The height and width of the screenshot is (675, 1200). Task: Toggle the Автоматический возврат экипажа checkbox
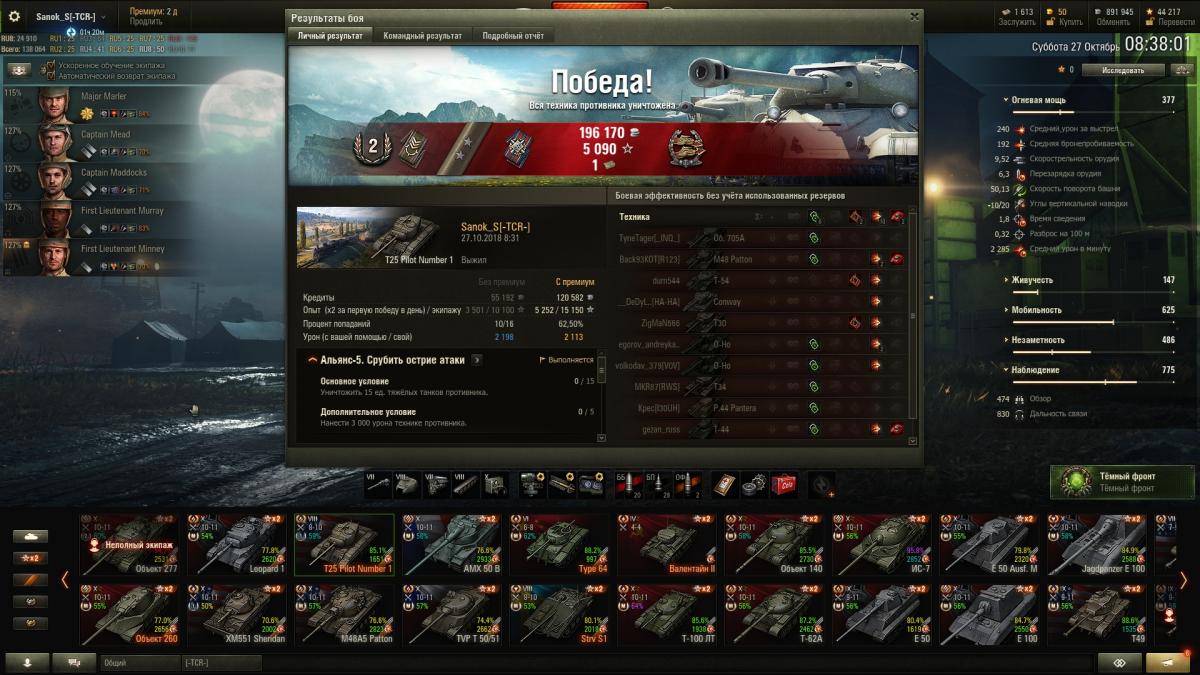tap(49, 76)
